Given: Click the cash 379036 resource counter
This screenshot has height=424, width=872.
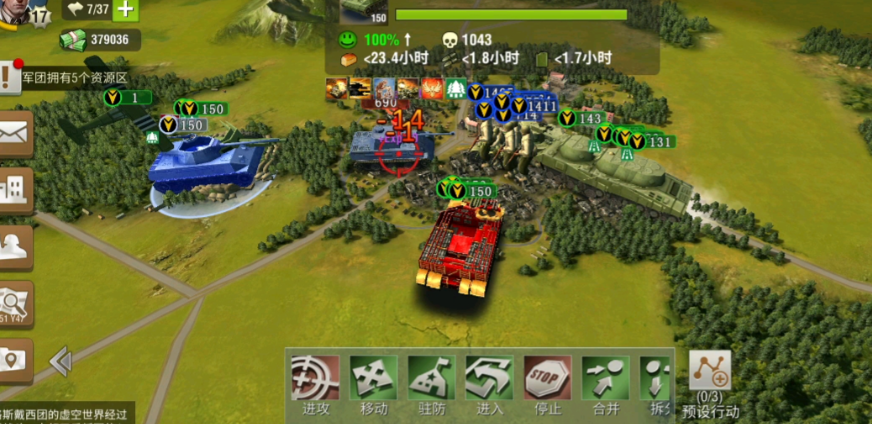Looking at the screenshot, I should click(x=98, y=40).
